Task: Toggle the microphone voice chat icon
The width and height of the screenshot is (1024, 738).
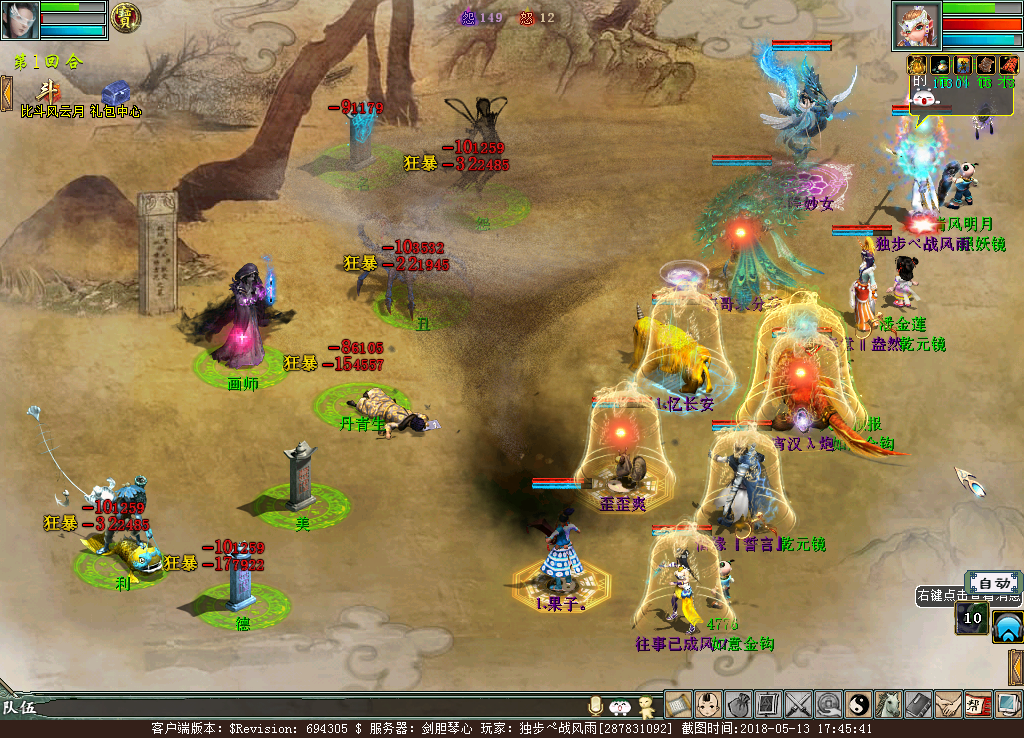Action: coord(597,706)
